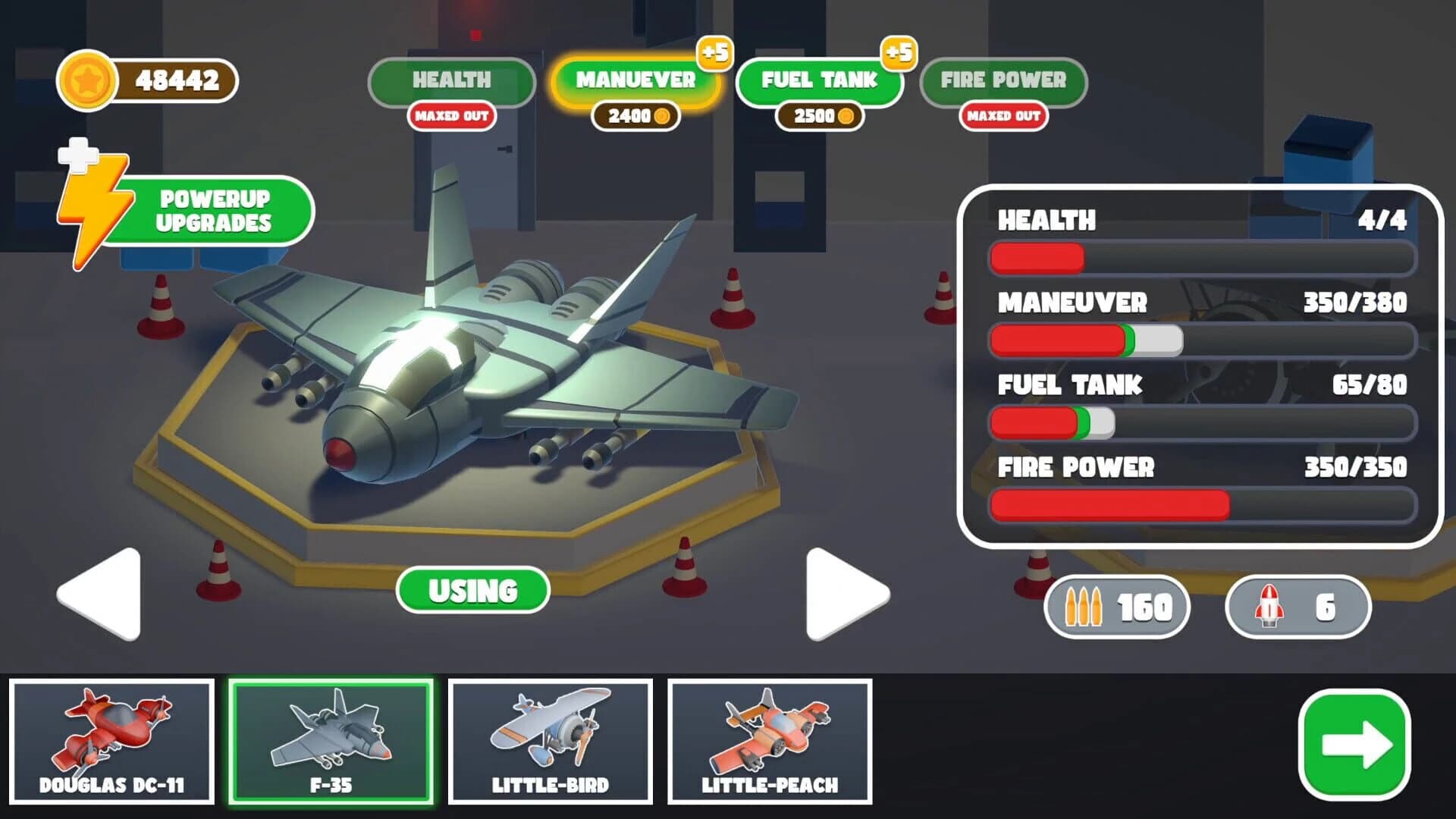Screen dimensions: 1456x819
Task: Select the maxed out Health upgrade
Action: coord(451,81)
